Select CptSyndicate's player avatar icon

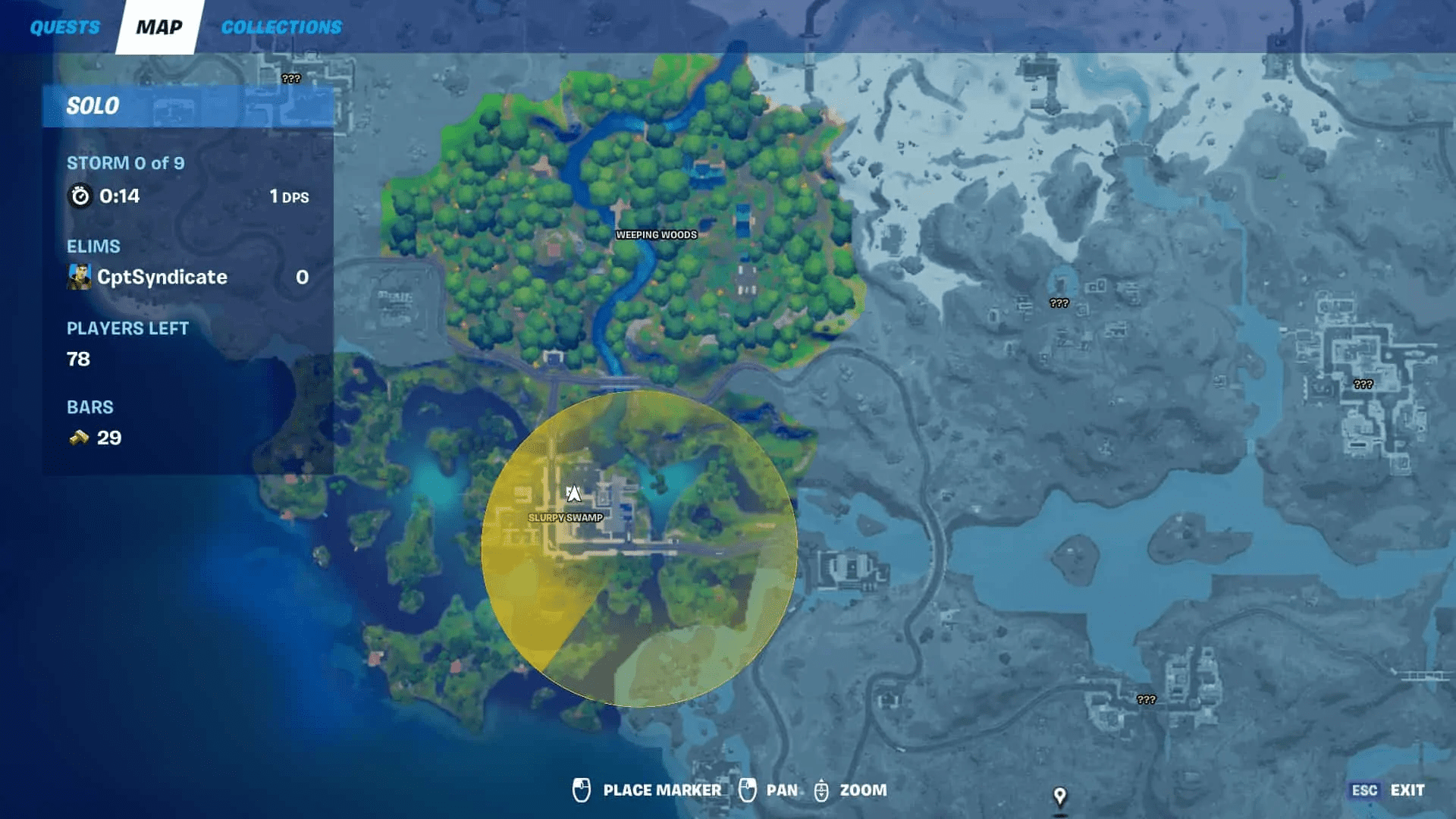point(81,276)
